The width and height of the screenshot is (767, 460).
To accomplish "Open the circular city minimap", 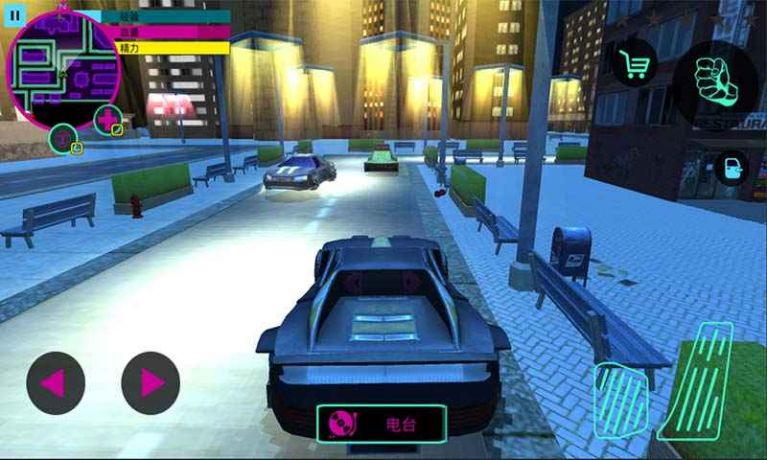I will 64,67.
